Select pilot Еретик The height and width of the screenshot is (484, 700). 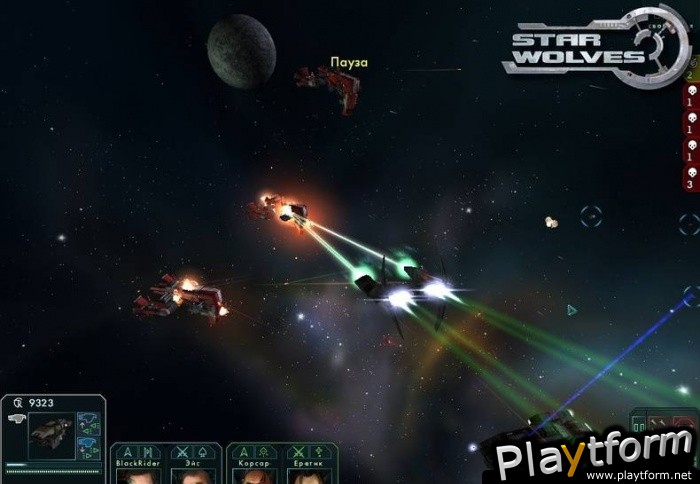310,475
